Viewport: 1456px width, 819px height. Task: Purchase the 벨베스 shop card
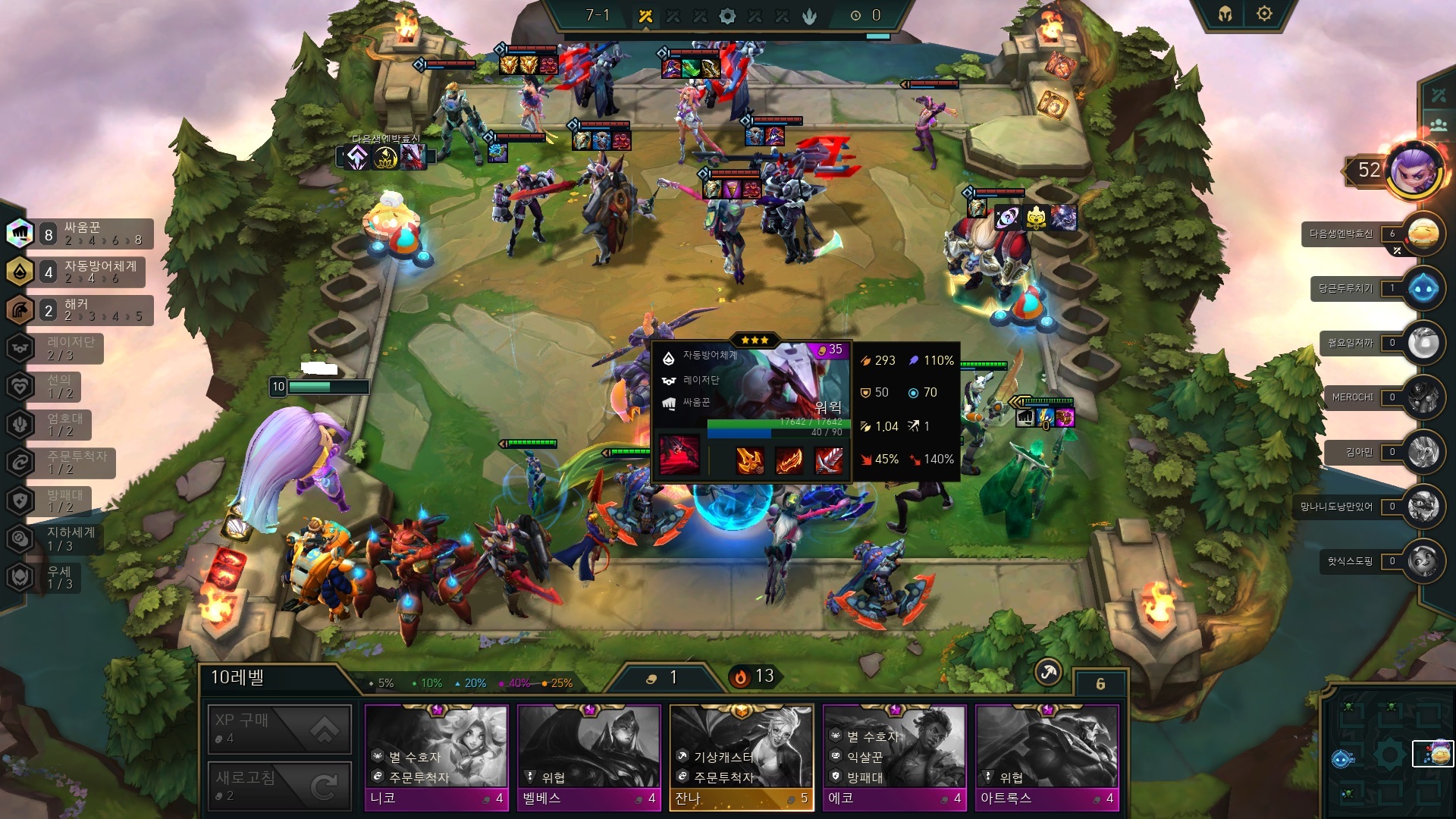(x=588, y=757)
